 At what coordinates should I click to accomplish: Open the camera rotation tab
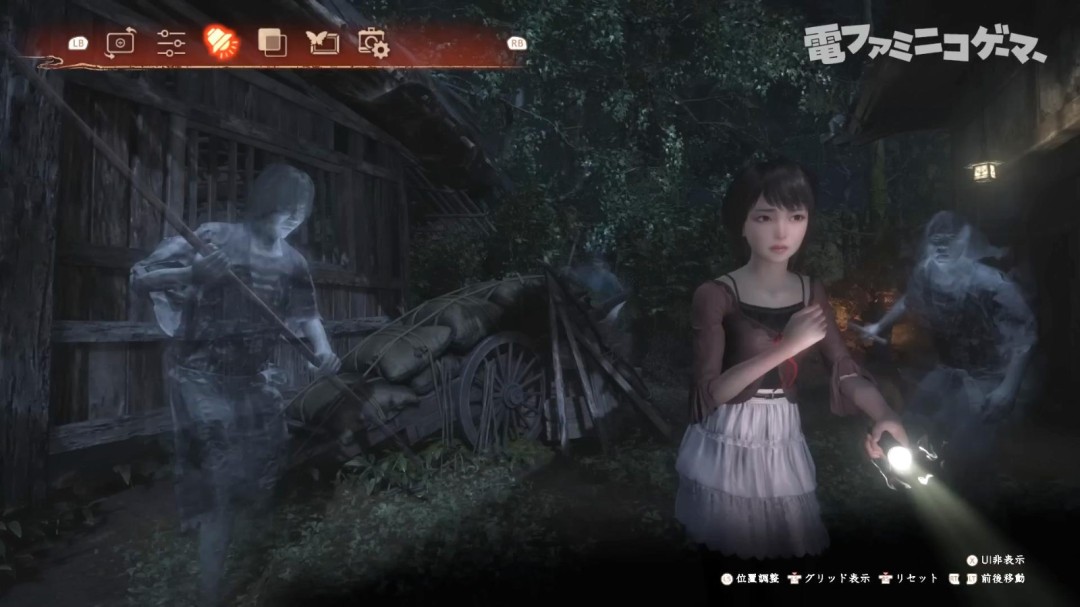(x=121, y=42)
